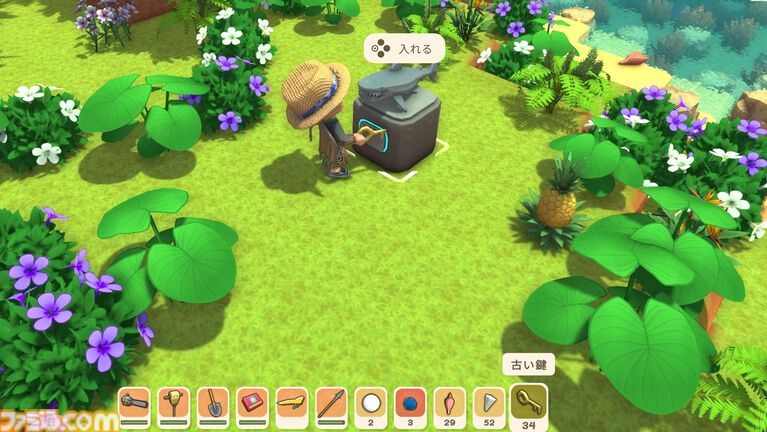Select the chainsaw tool slot
The image size is (767, 432).
coord(134,403)
